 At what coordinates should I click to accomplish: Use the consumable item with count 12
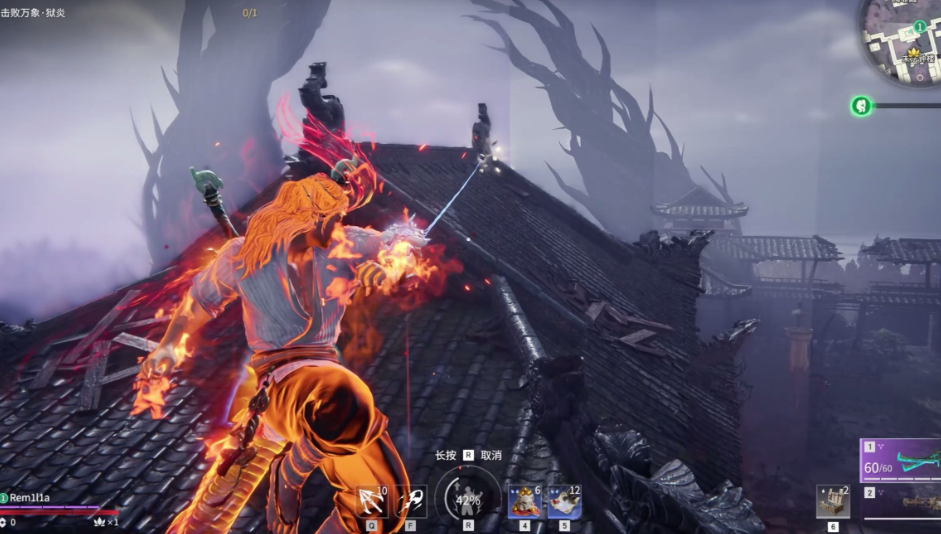(564, 502)
